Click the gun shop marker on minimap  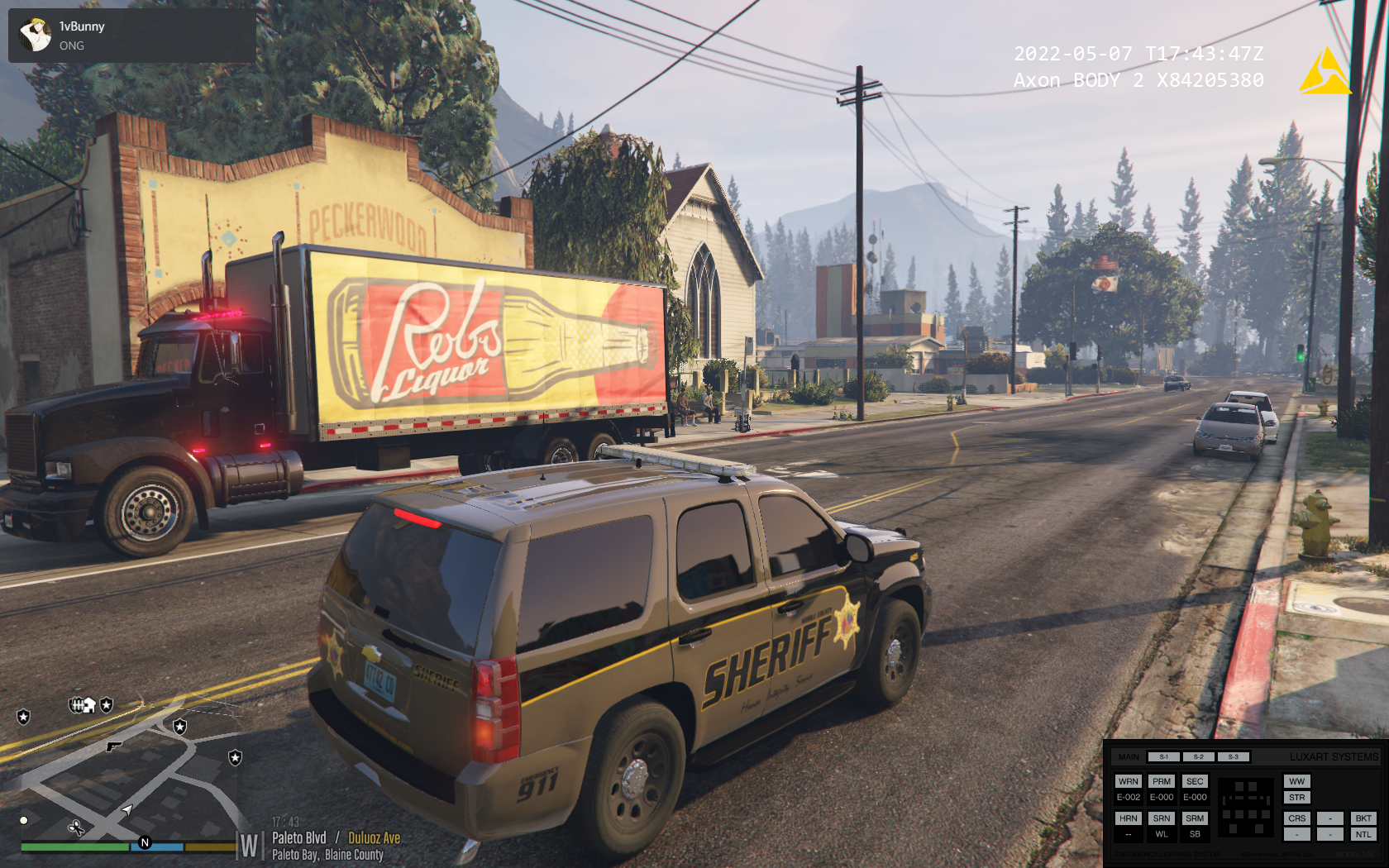click(x=113, y=746)
